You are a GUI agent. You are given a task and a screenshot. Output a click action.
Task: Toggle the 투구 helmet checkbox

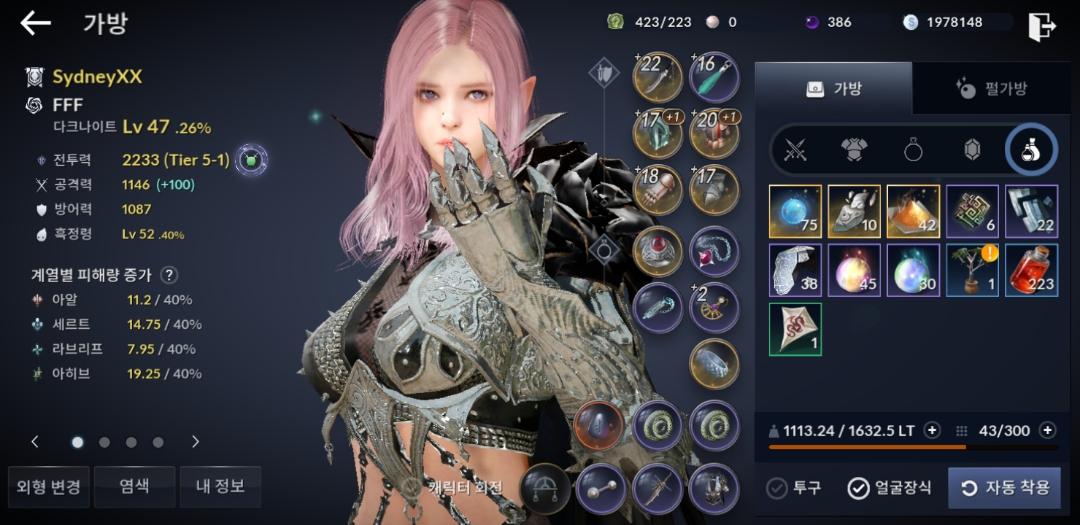794,488
